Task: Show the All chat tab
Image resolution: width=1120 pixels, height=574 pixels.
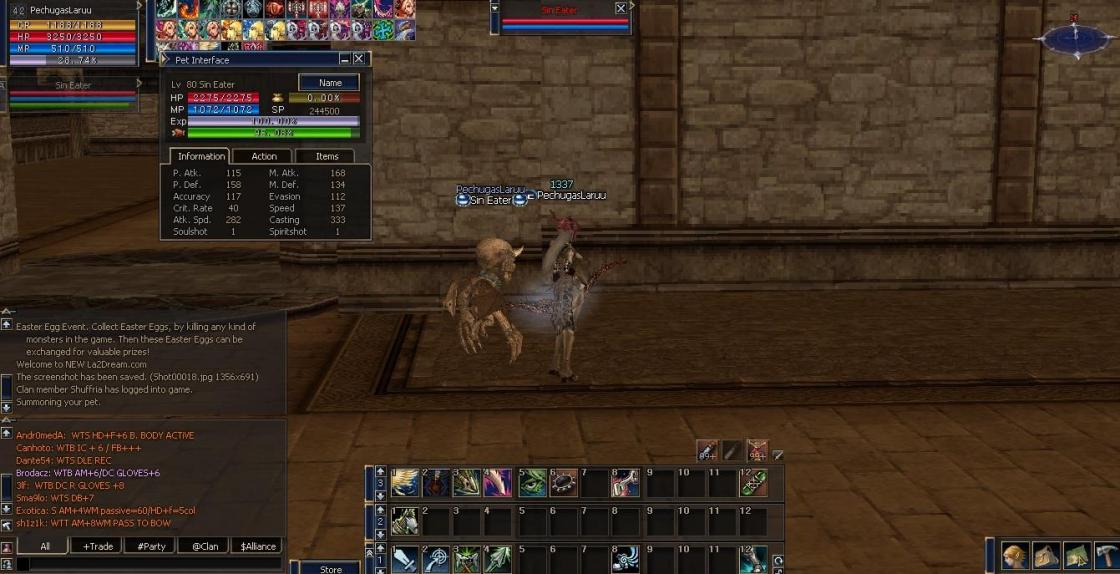Action: point(44,546)
